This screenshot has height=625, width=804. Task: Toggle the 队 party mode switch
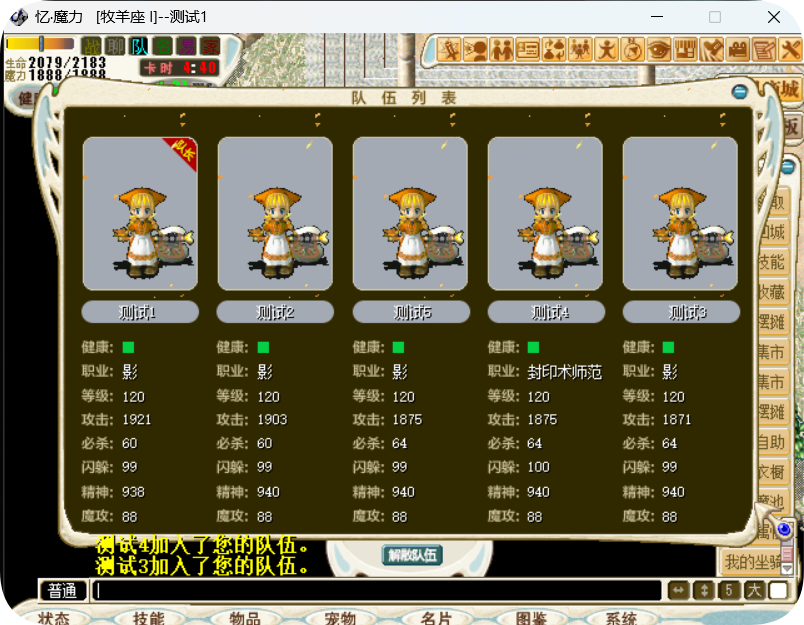coord(139,46)
